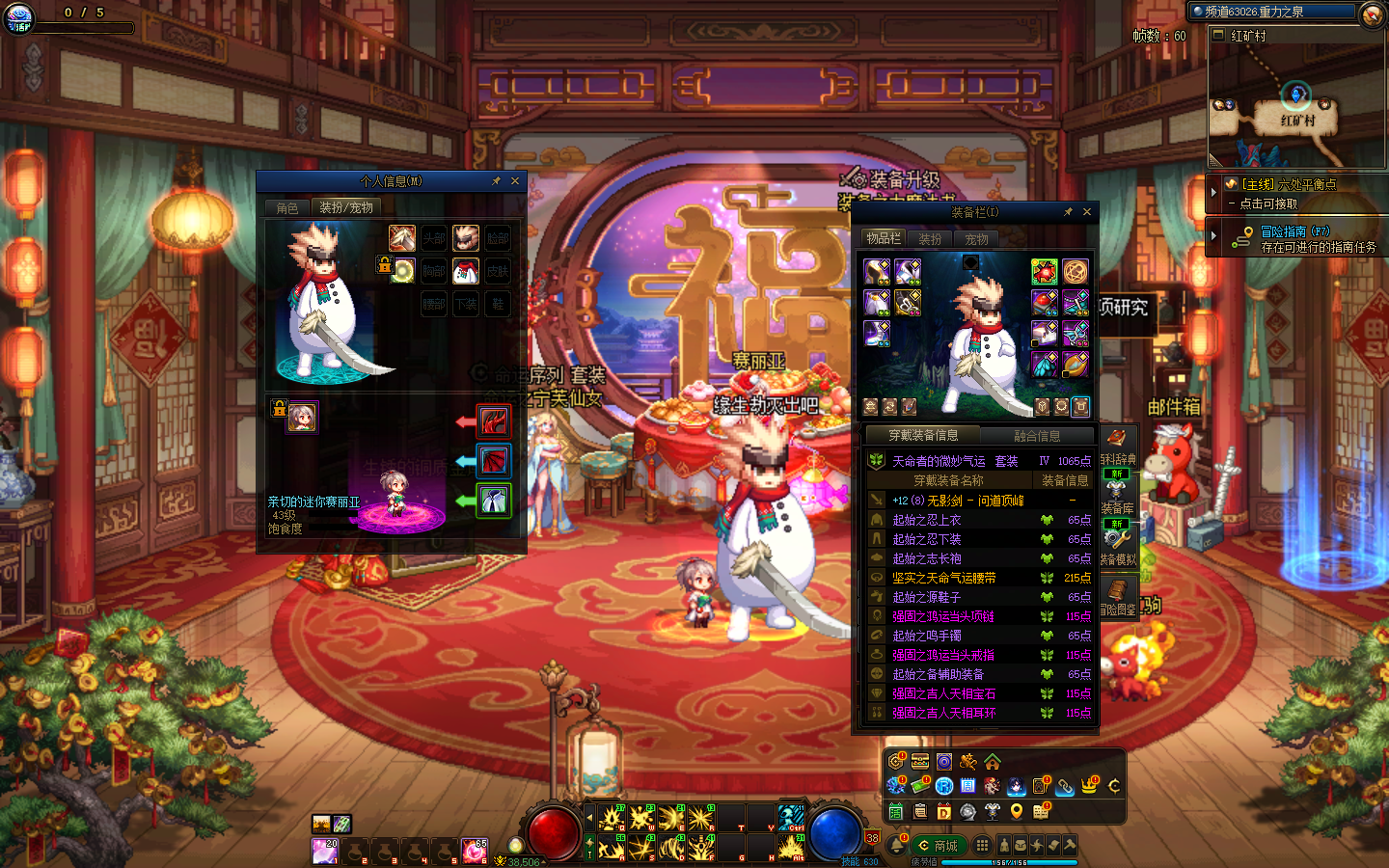The width and height of the screenshot is (1389, 868).
Task: Click the notification bell icon
Action: click(896, 846)
